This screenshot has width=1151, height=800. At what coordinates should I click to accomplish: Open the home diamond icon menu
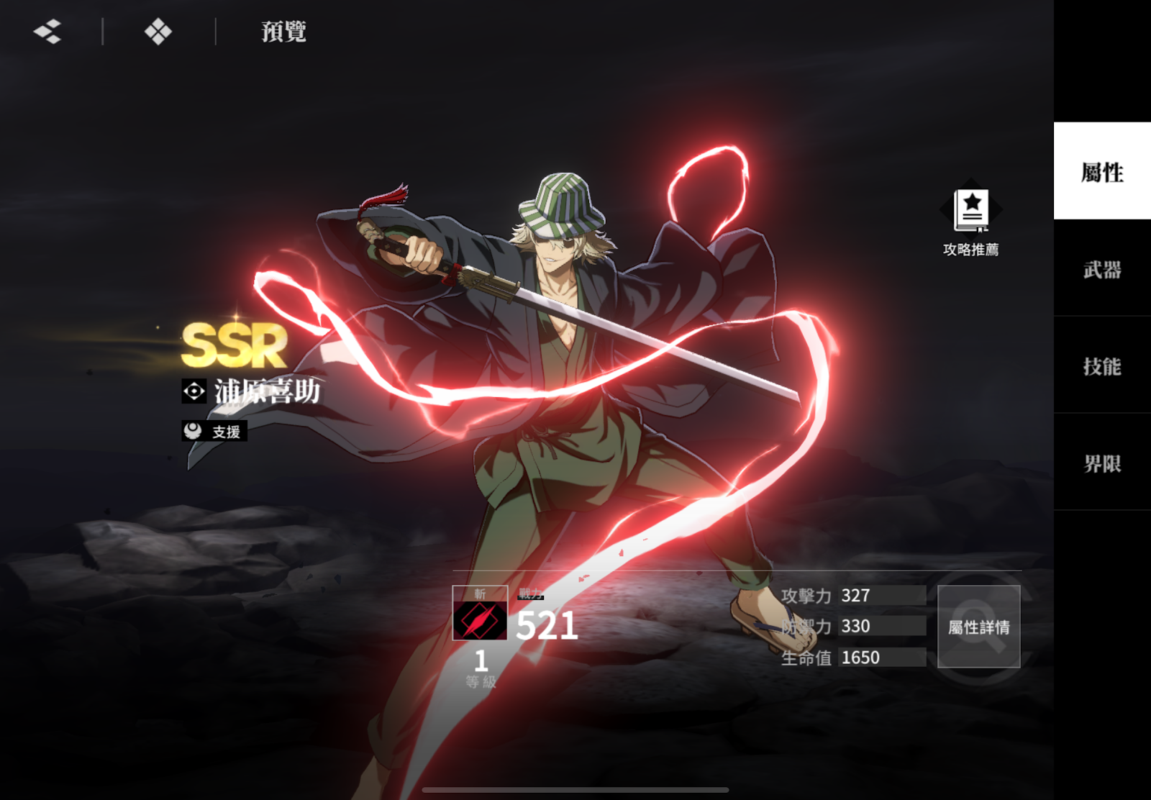158,32
